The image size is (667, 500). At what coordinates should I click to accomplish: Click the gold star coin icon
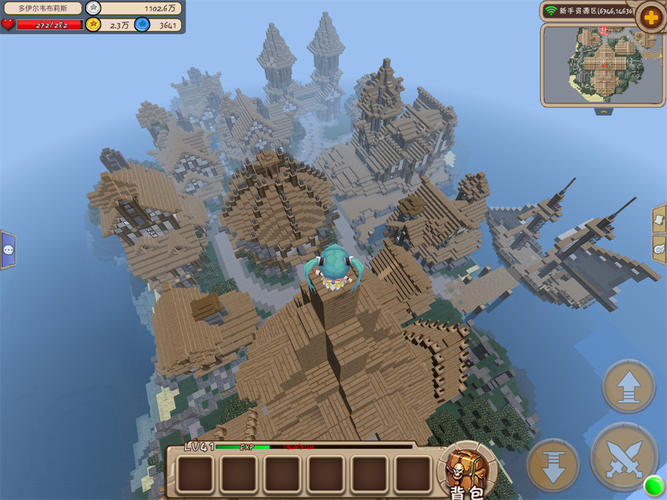click(93, 25)
